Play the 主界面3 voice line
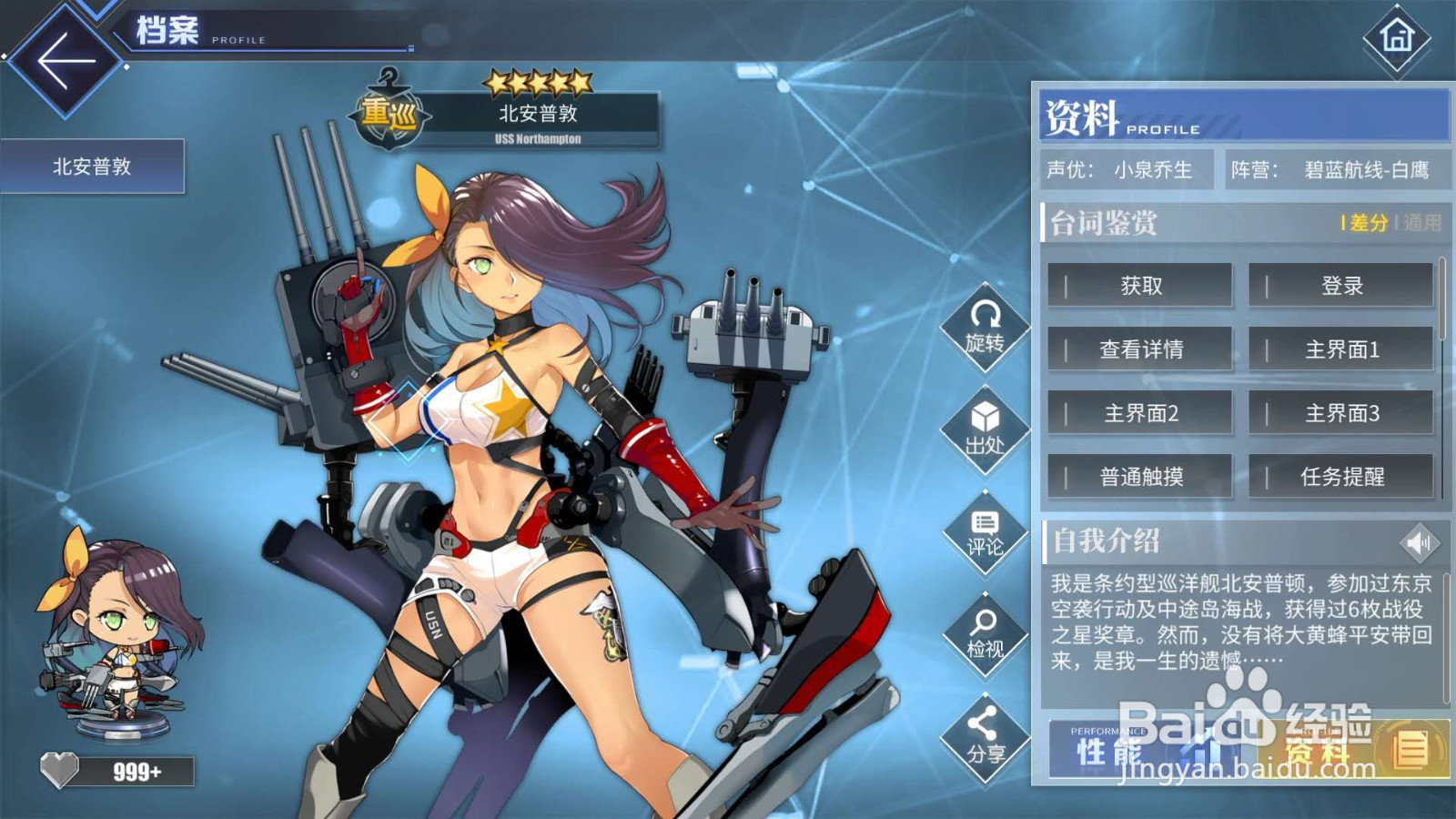The width and height of the screenshot is (1456, 819). (1341, 413)
